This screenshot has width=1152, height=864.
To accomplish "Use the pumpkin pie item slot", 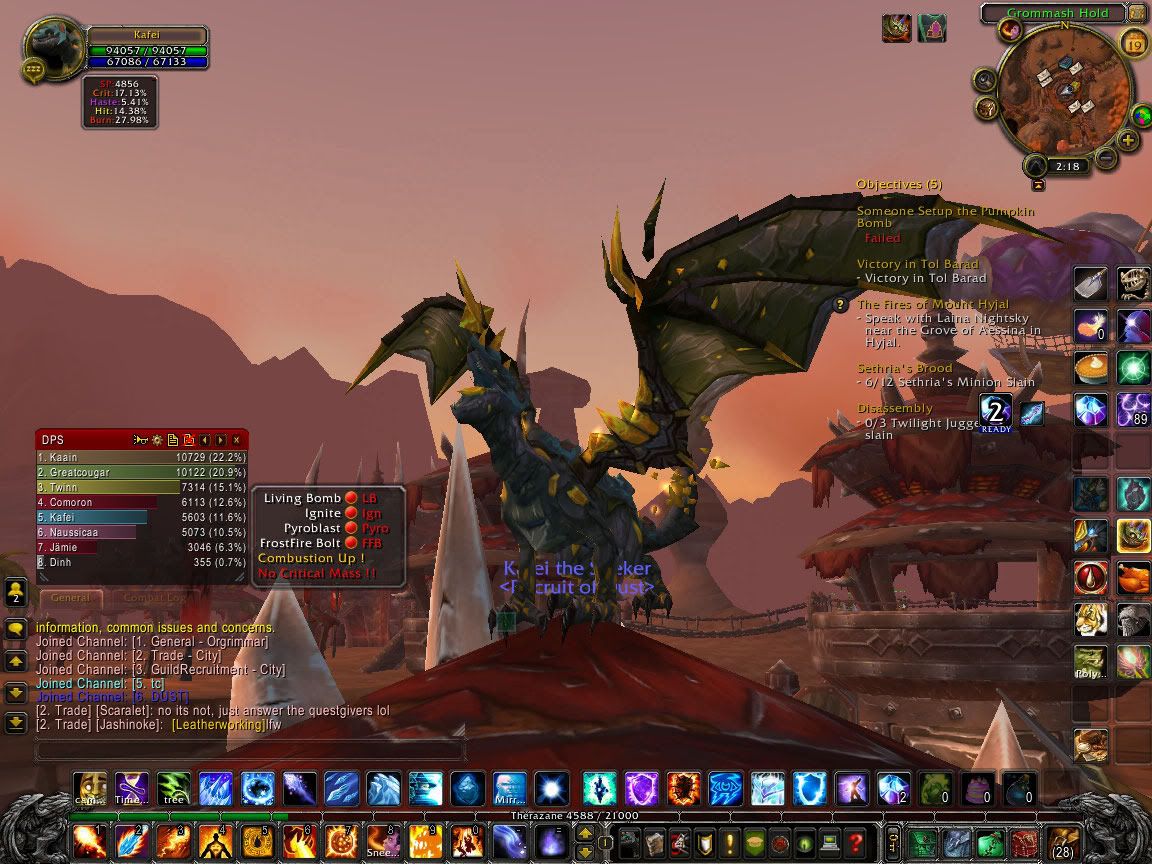I will 1090,368.
